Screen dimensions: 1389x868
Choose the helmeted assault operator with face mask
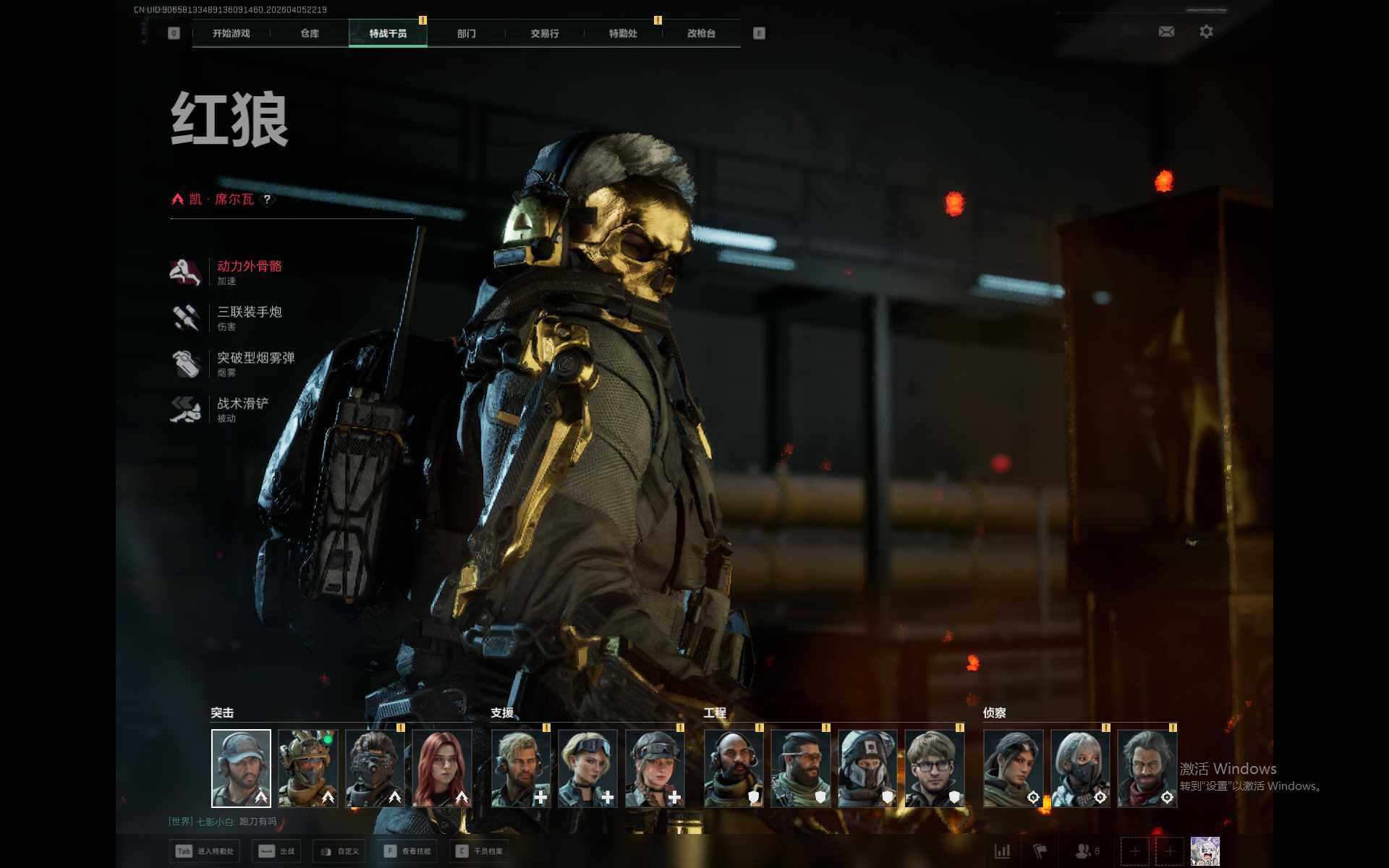click(x=308, y=768)
